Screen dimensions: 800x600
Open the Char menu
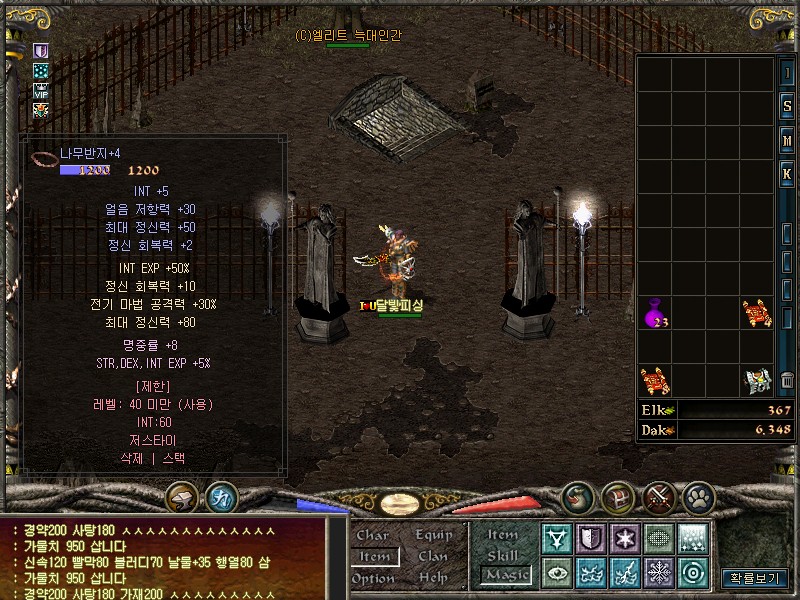pyautogui.click(x=372, y=535)
